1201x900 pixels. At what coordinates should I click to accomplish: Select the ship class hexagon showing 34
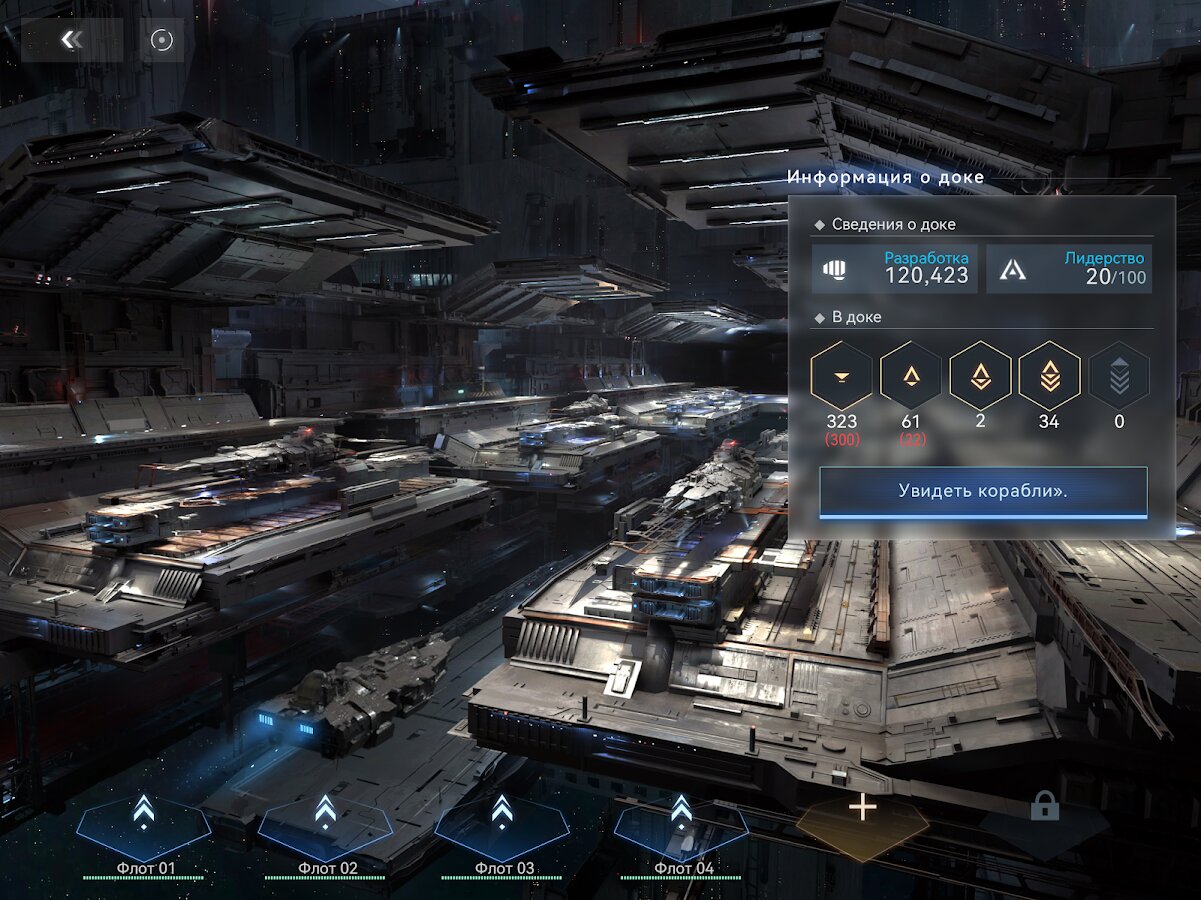click(x=1049, y=376)
